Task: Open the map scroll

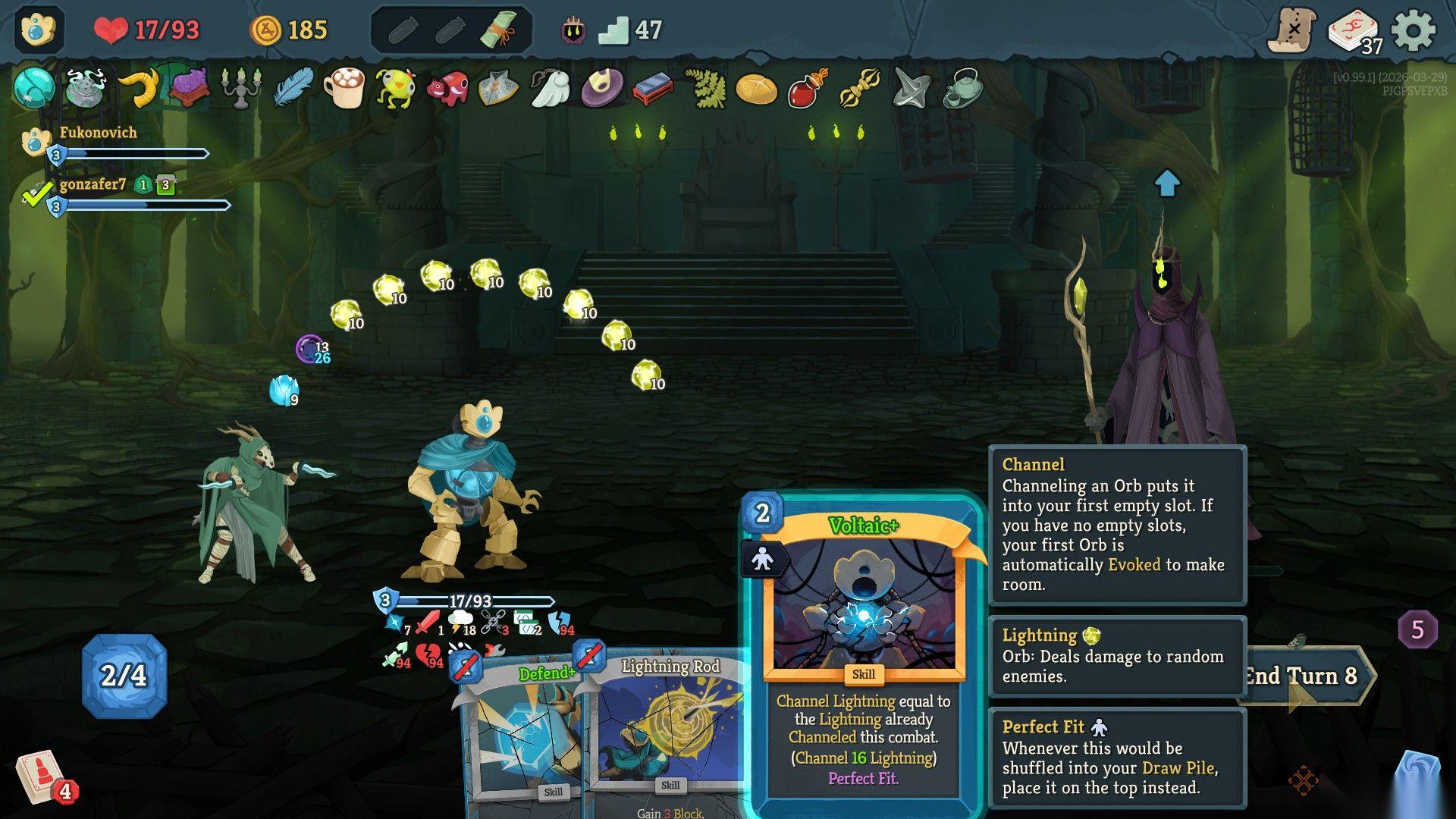Action: click(x=1292, y=31)
